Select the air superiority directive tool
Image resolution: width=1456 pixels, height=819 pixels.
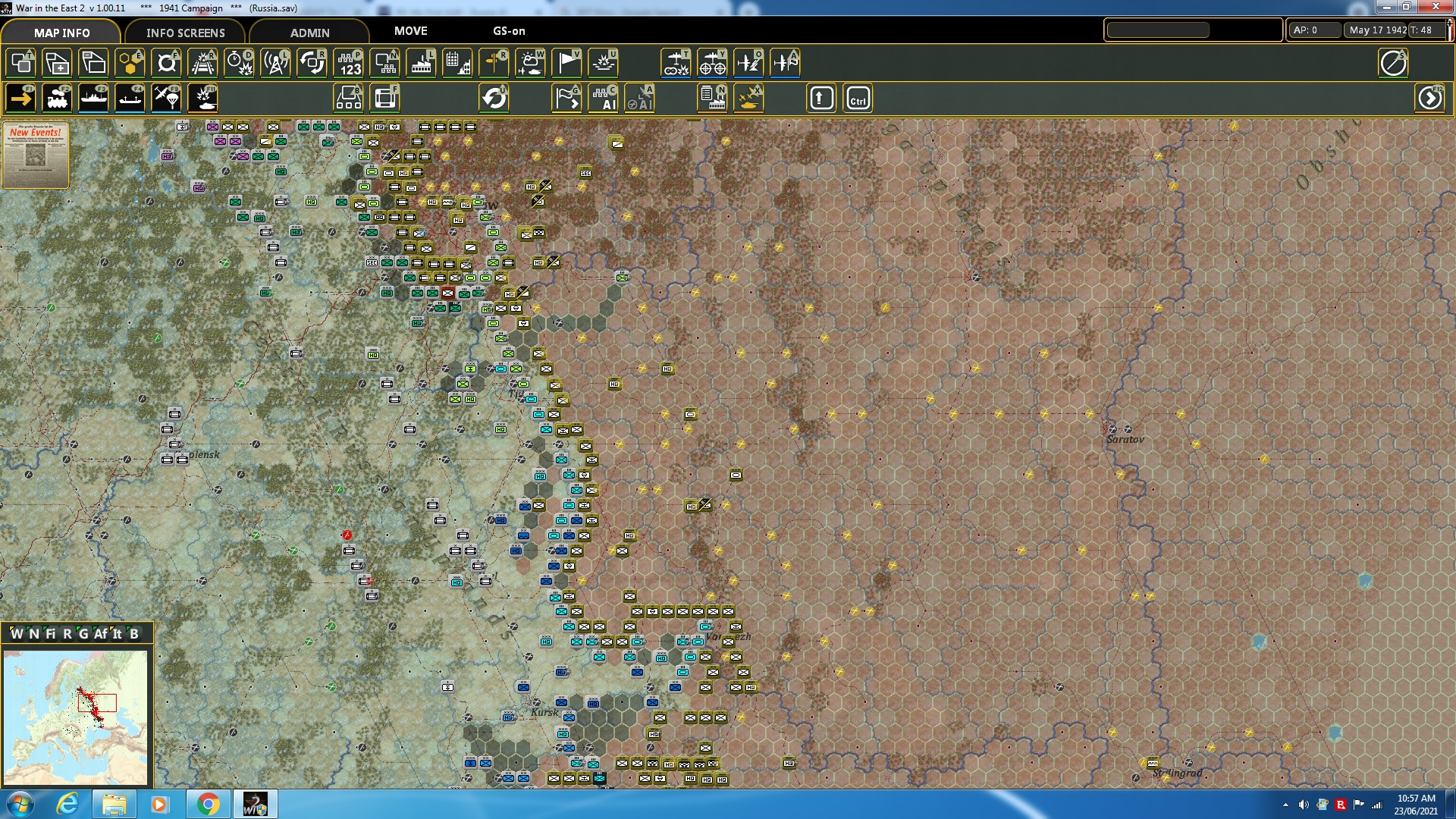(749, 62)
